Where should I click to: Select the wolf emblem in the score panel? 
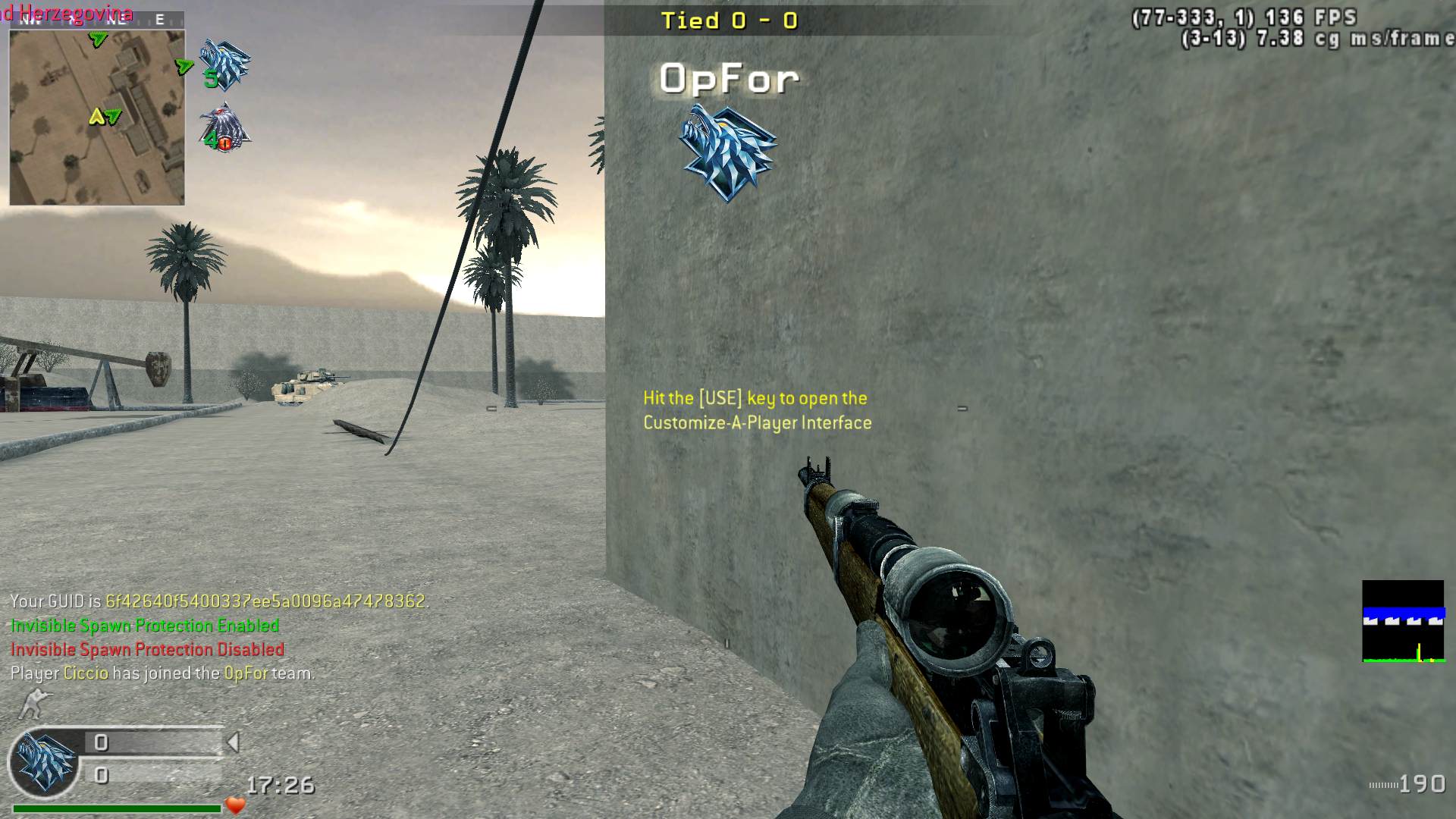click(45, 762)
